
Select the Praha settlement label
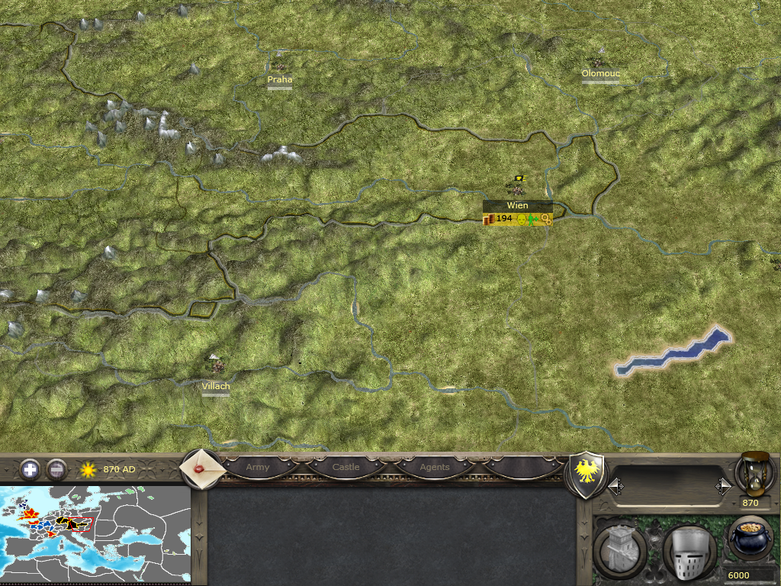coord(280,79)
